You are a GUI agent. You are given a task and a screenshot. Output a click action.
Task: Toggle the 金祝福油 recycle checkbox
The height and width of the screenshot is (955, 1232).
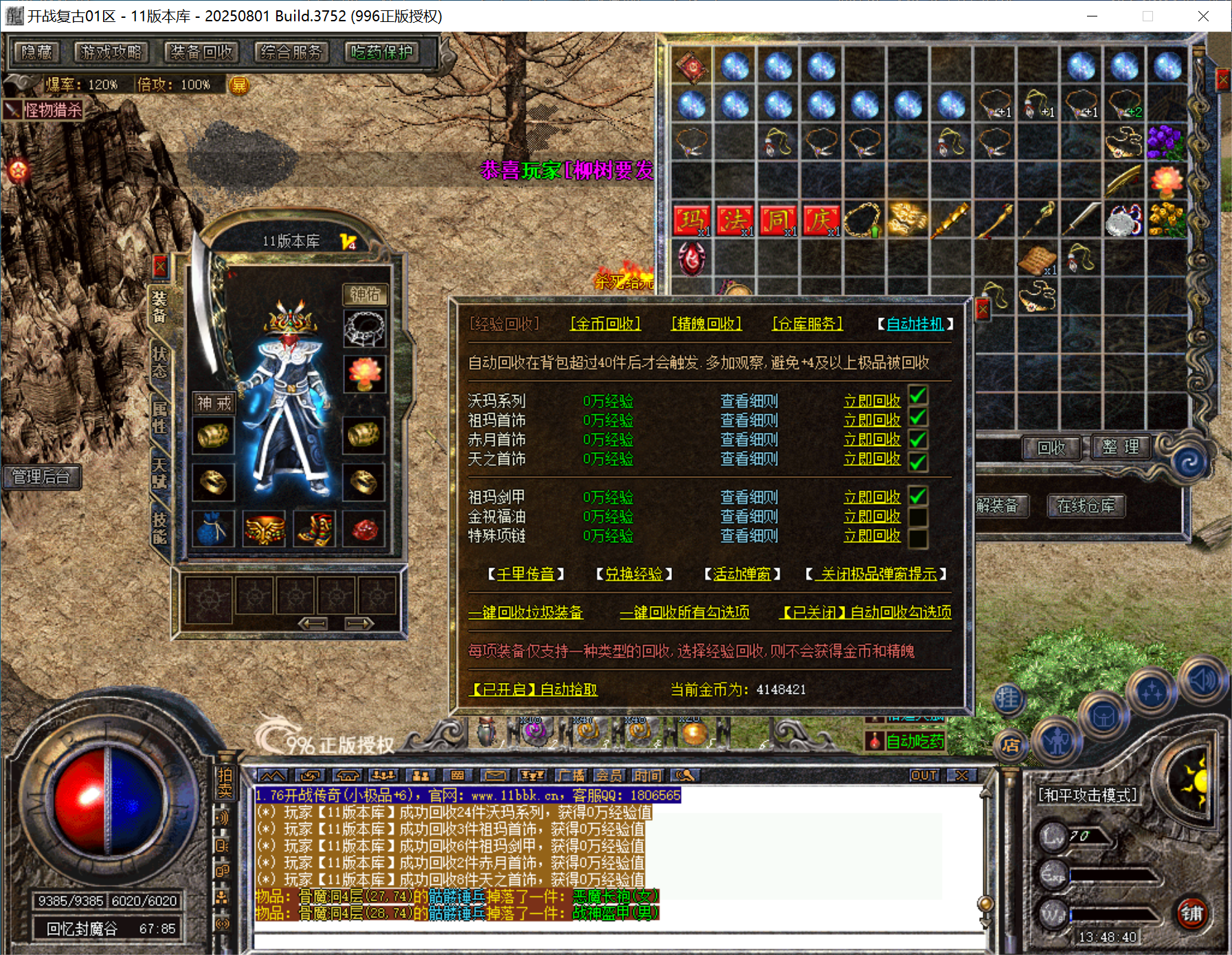tap(918, 517)
